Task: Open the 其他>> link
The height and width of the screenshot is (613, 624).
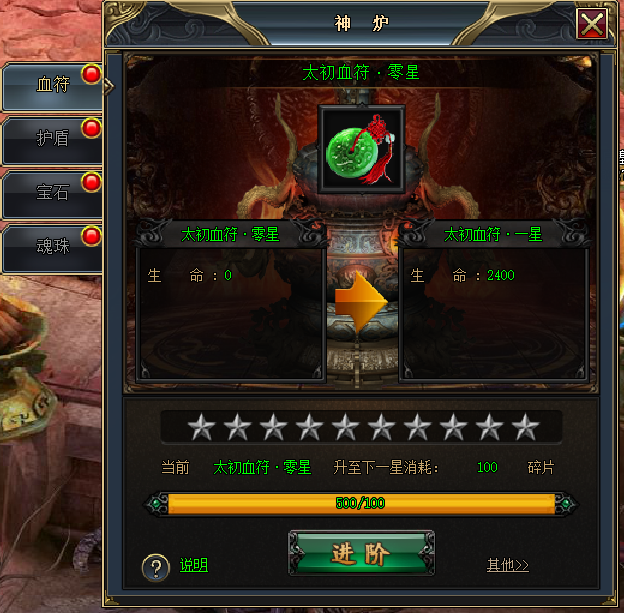Action: (x=507, y=565)
